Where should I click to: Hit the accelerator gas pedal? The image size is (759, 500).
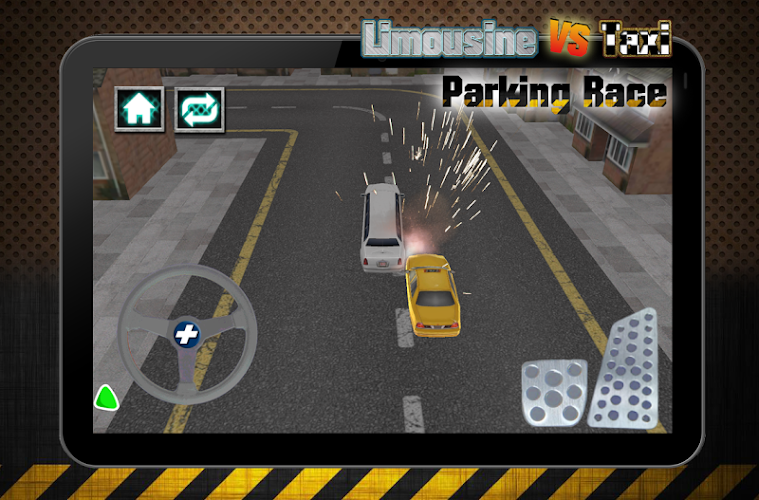(623, 369)
